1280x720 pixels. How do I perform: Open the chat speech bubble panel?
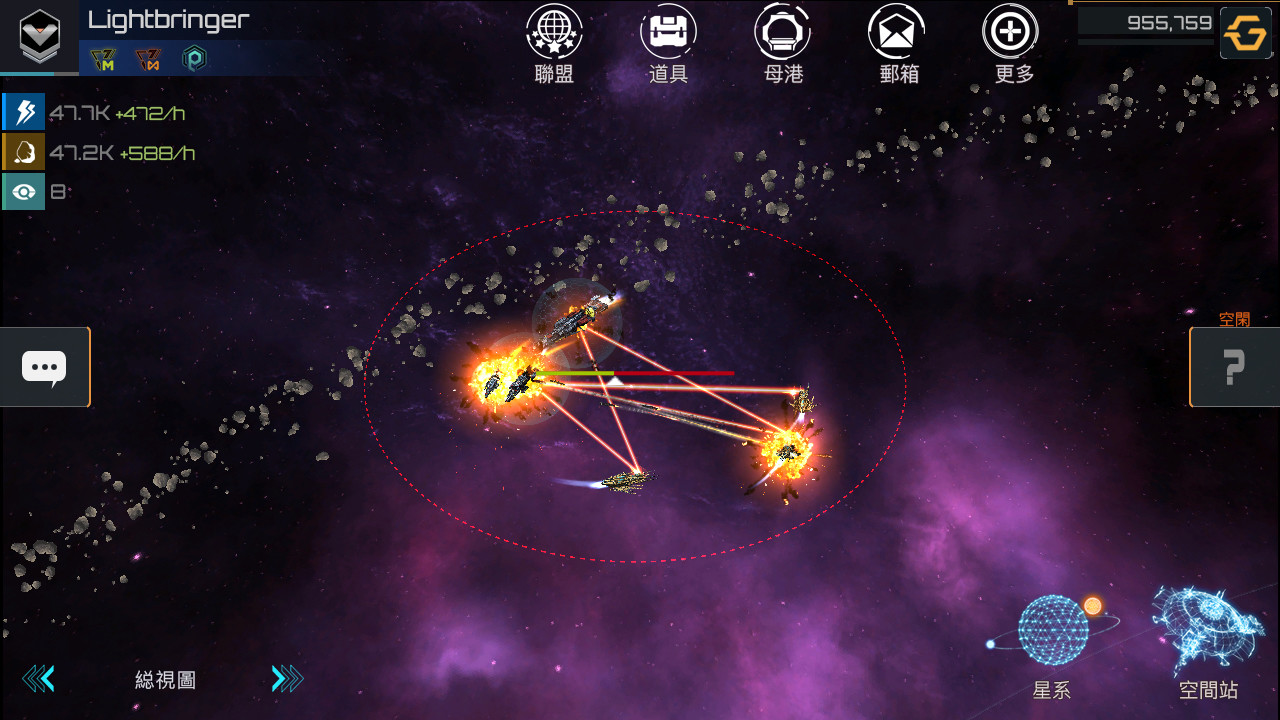[44, 367]
